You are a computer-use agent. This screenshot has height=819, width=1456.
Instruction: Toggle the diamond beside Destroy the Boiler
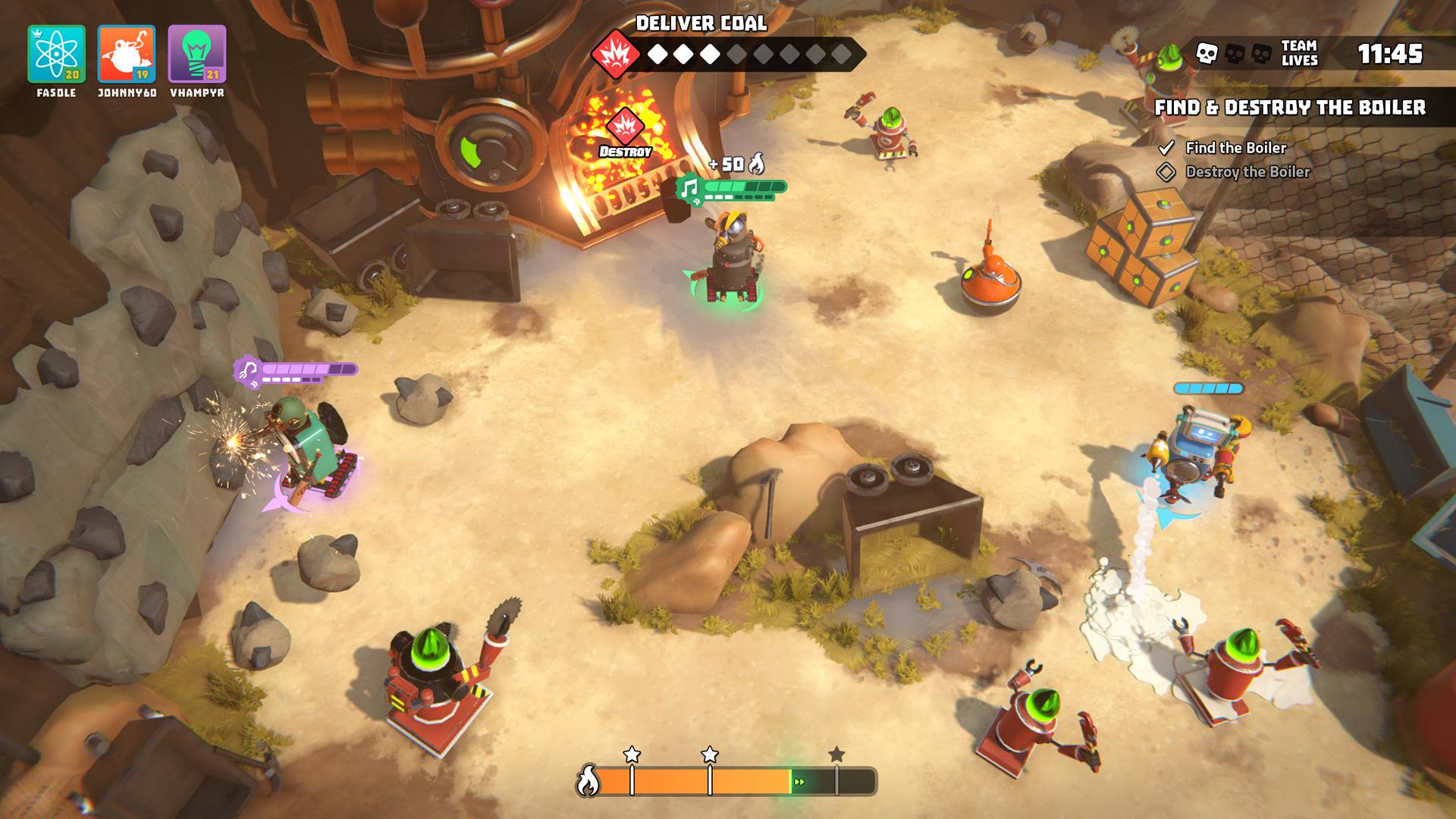click(x=1169, y=172)
